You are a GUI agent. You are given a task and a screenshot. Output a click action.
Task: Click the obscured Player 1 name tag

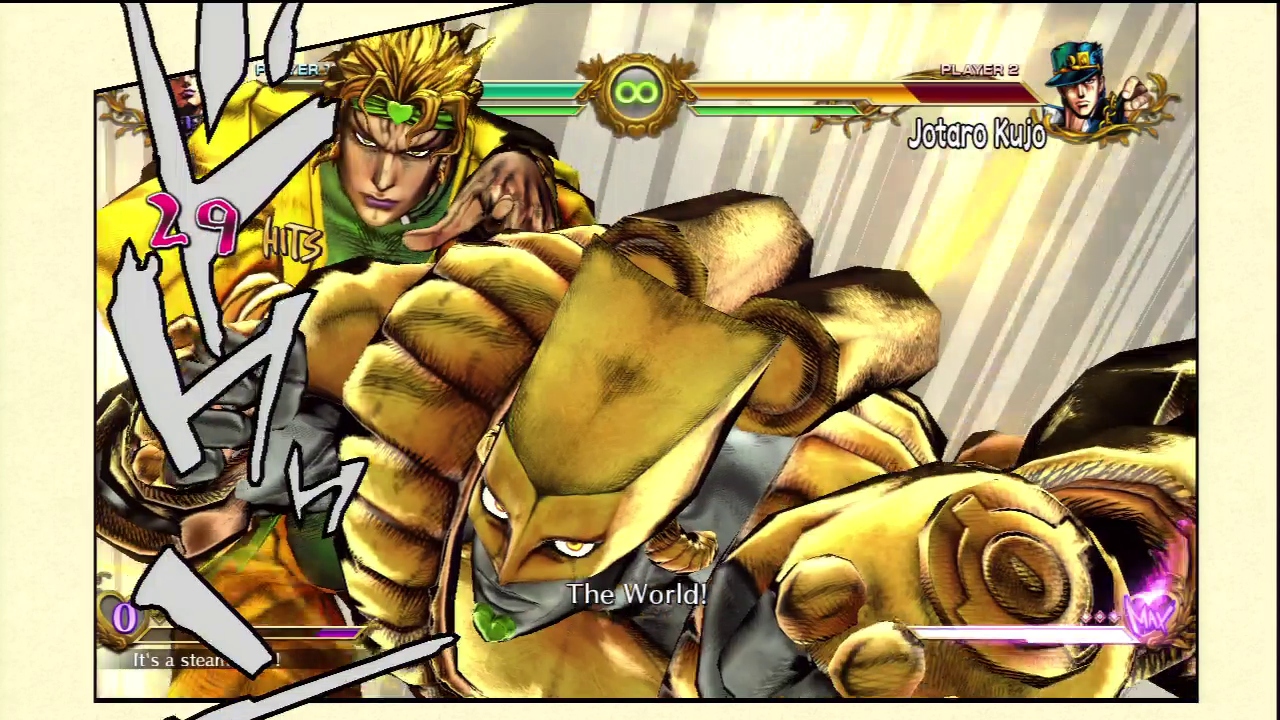point(288,70)
